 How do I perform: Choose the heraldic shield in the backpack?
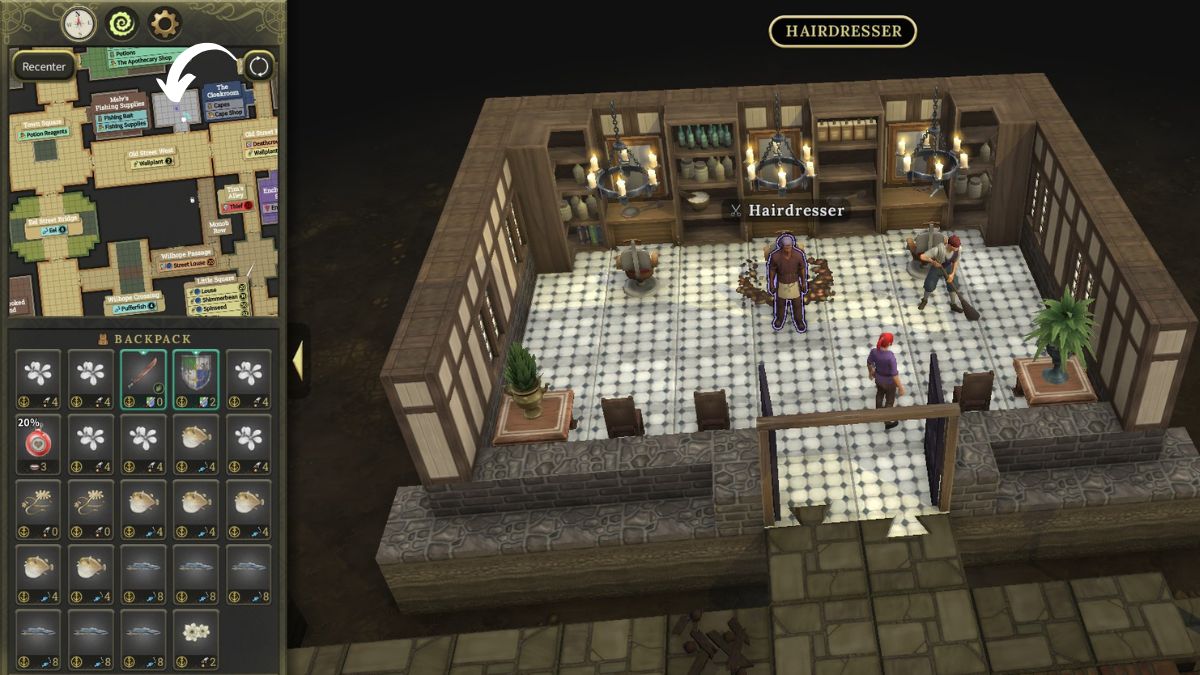click(196, 380)
